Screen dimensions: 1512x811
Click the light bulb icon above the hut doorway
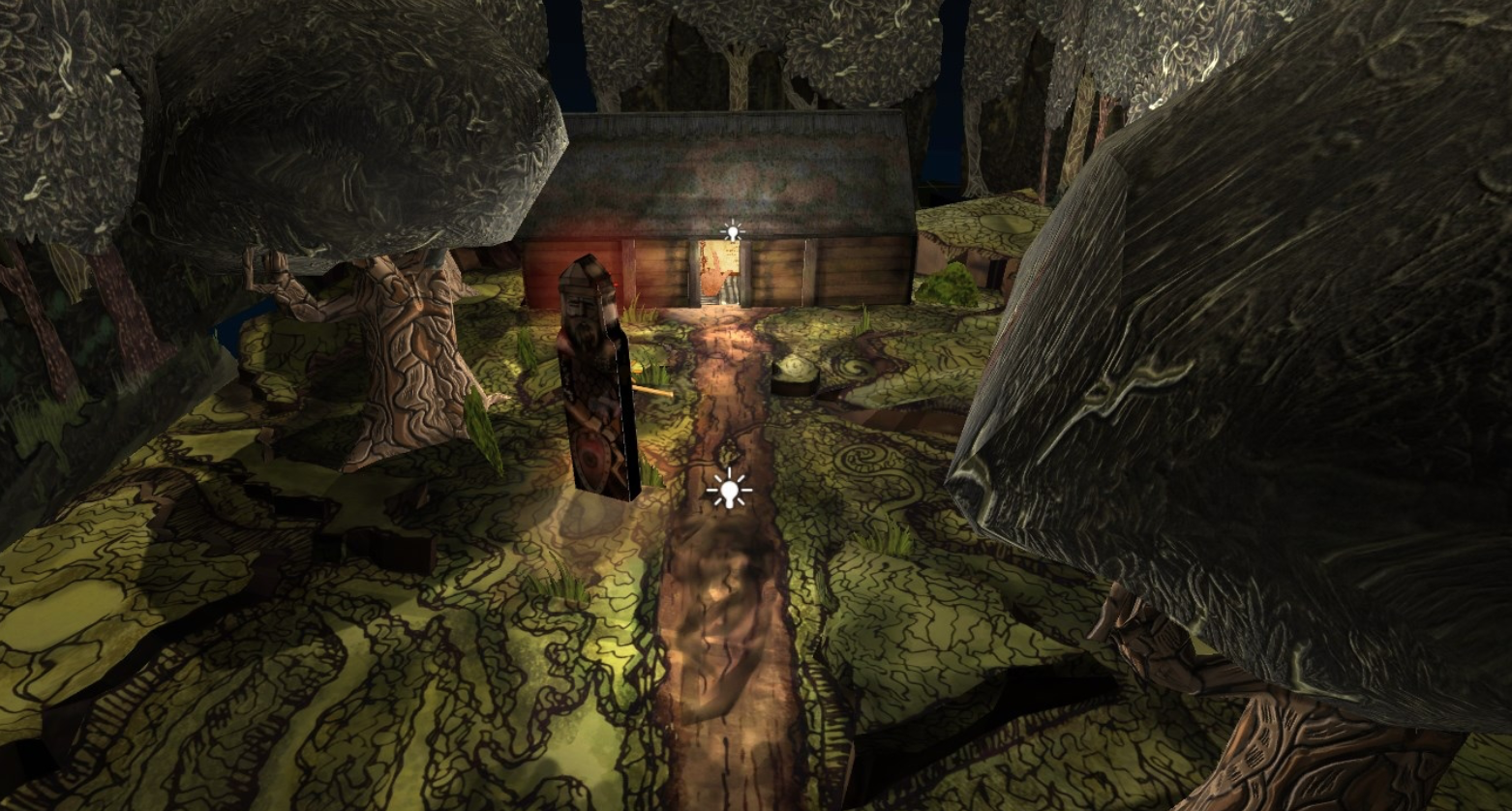[x=732, y=231]
